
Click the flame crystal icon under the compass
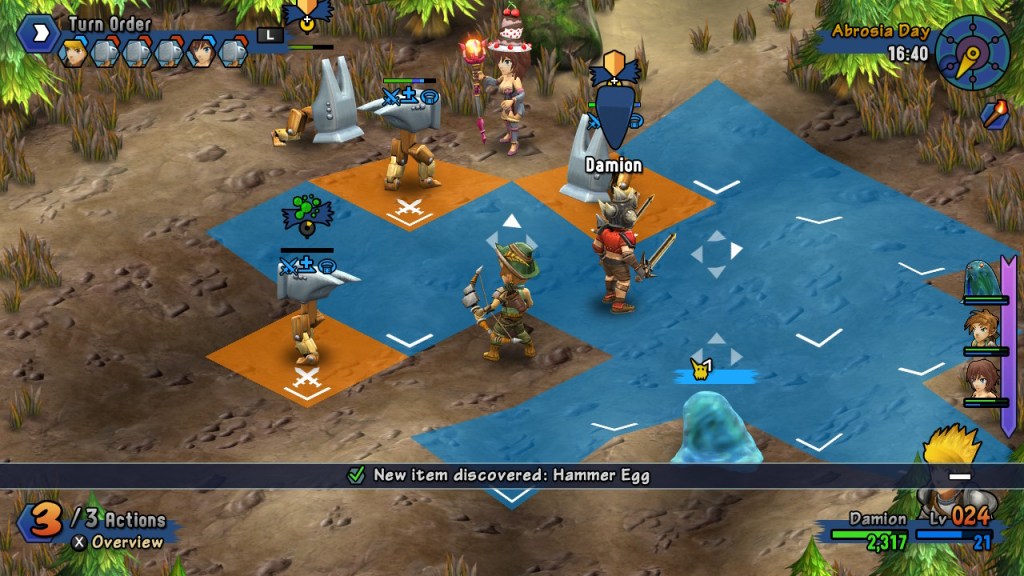coord(993,114)
